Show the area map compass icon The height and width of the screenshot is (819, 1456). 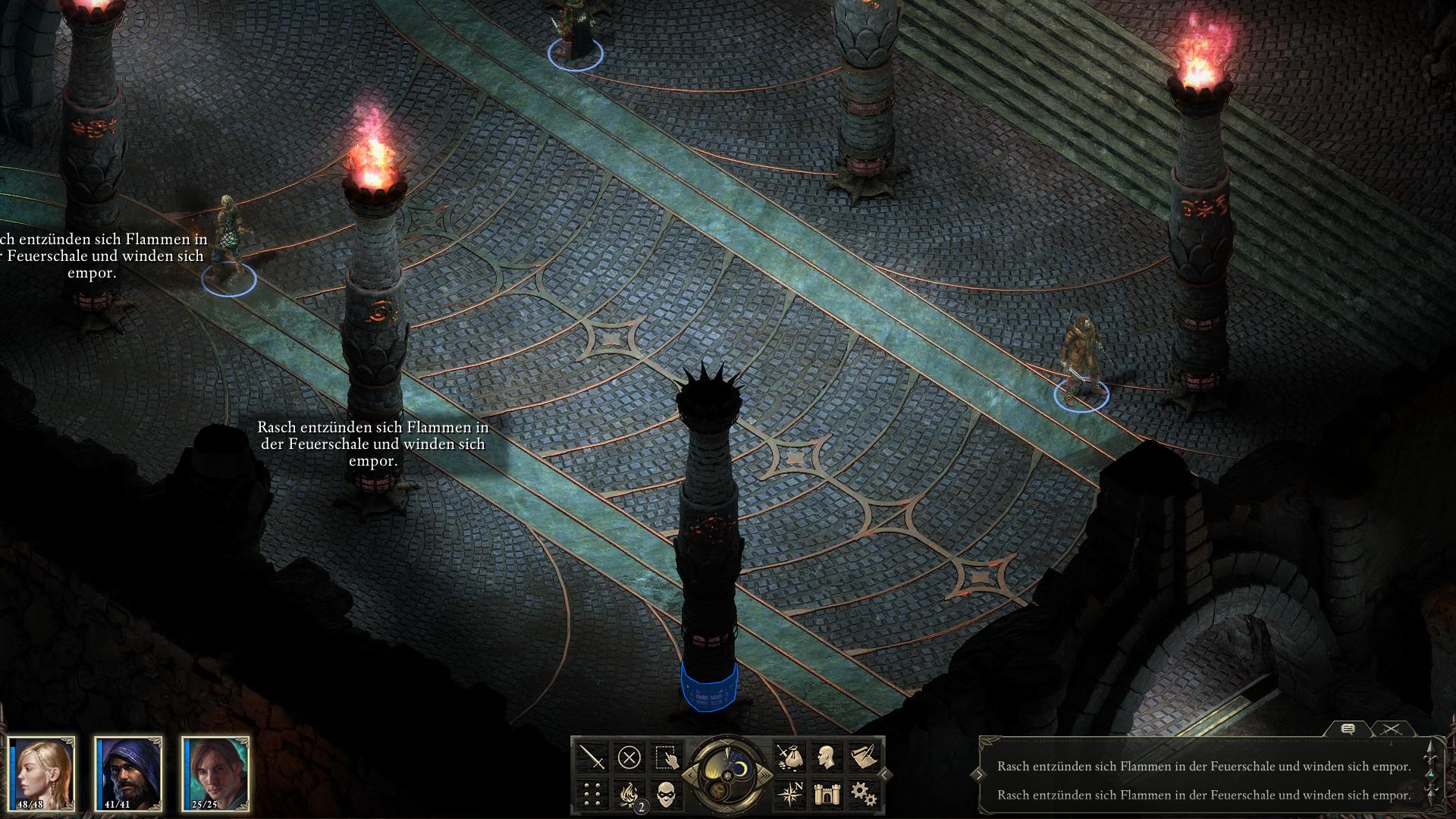(789, 794)
